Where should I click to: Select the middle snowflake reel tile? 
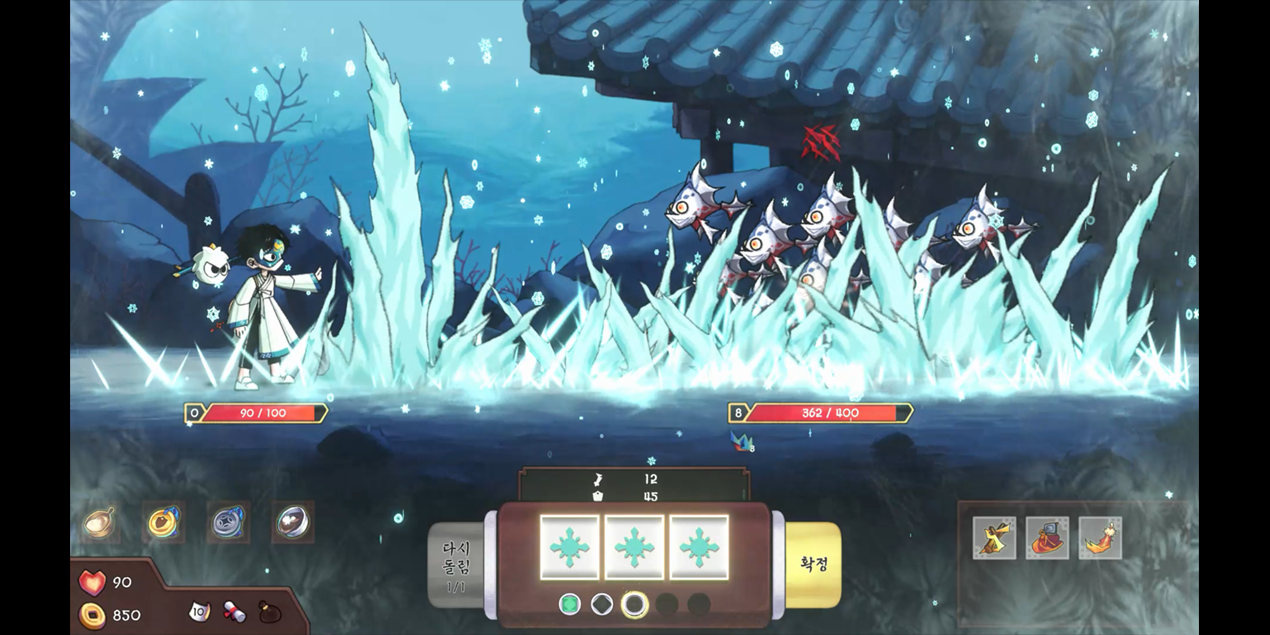(x=634, y=547)
